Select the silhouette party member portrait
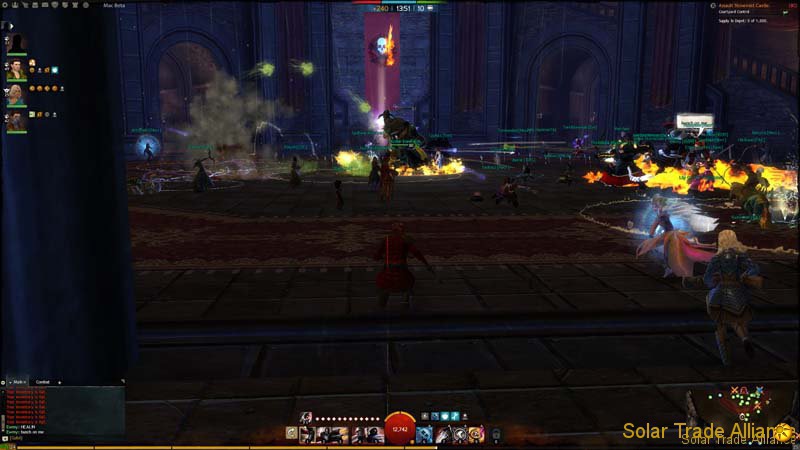The width and height of the screenshot is (800, 450). pos(16,43)
